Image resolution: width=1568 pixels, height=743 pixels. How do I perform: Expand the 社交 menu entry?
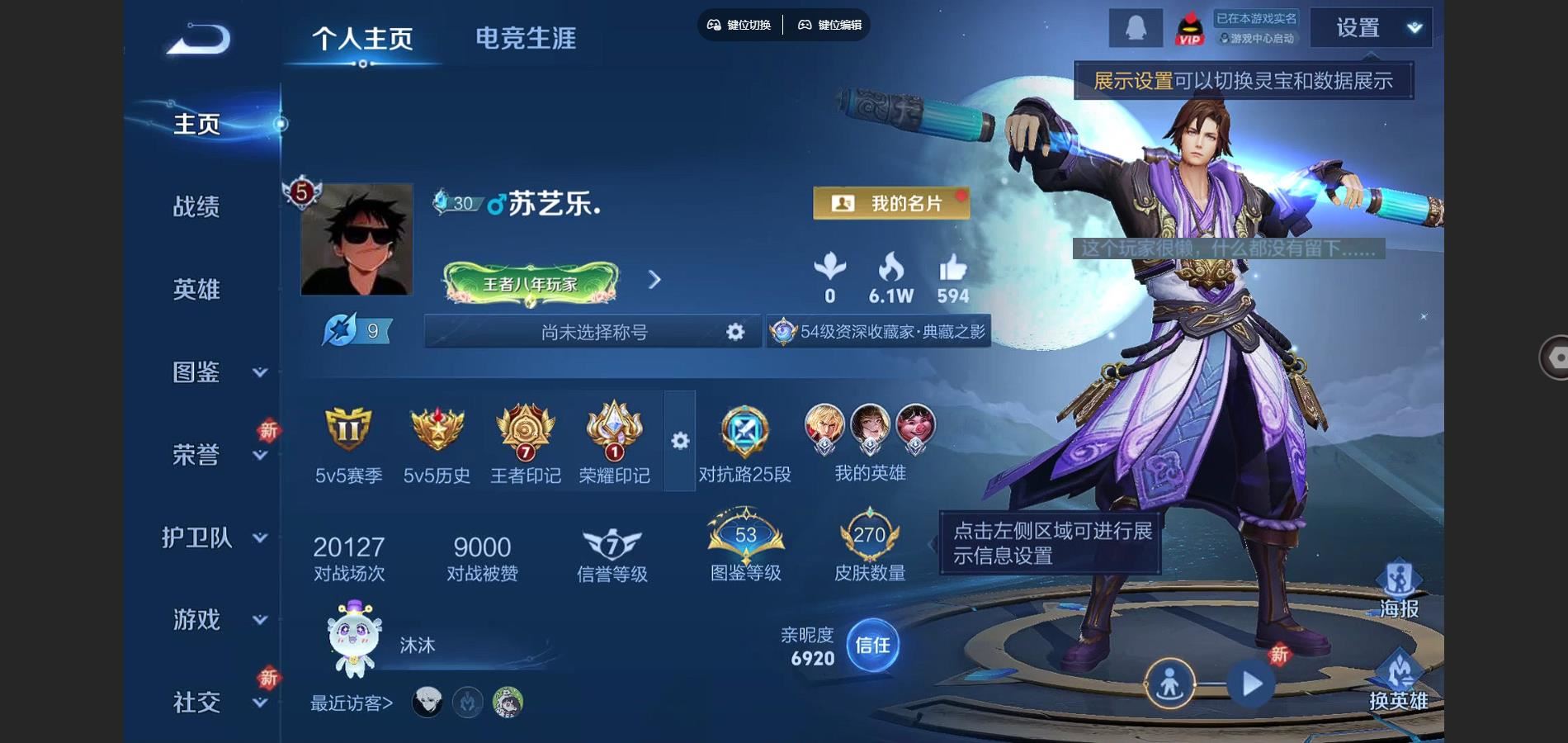click(215, 703)
